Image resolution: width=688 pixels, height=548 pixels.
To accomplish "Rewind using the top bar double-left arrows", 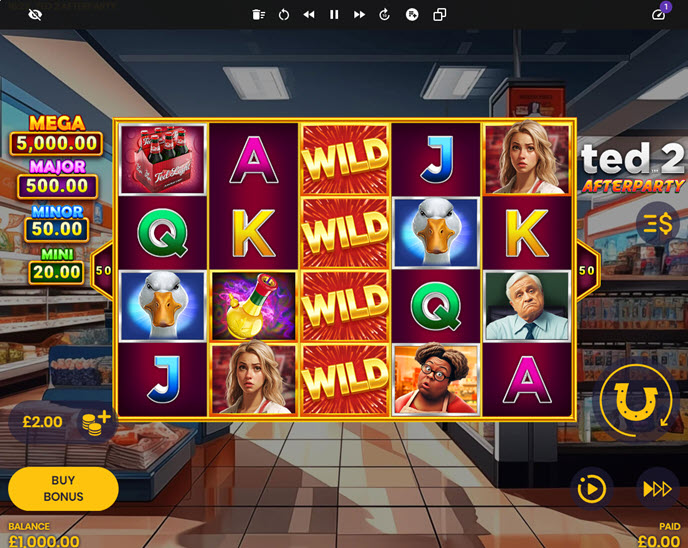I will click(309, 15).
